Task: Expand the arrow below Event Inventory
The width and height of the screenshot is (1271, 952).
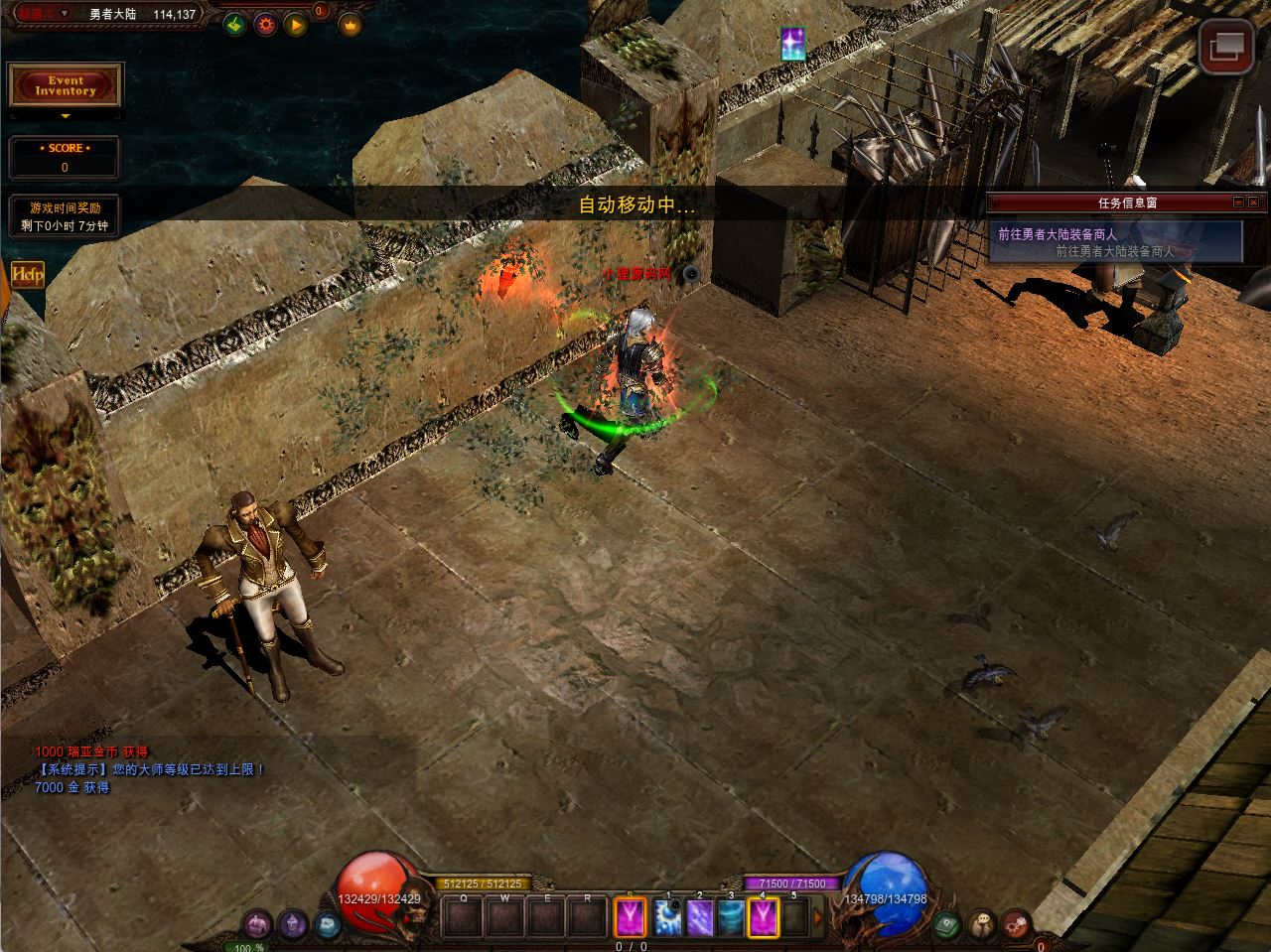Action: 66,116
